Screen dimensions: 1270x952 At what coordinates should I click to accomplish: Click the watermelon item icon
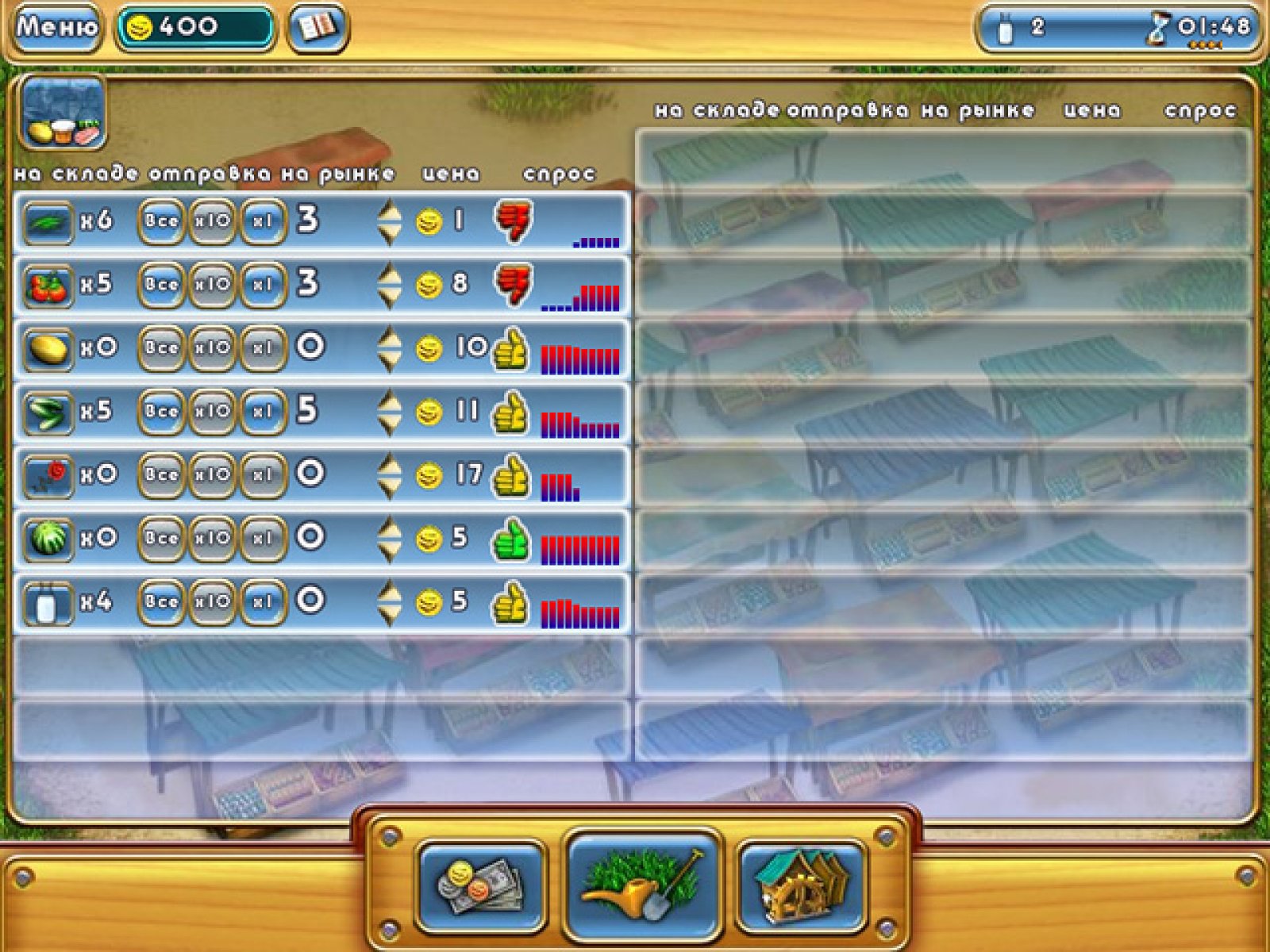click(48, 539)
